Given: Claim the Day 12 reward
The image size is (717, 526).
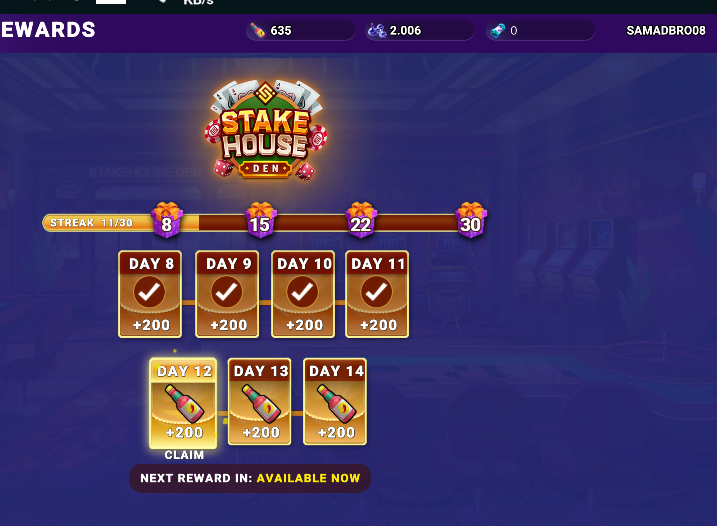Looking at the screenshot, I should tap(184, 403).
